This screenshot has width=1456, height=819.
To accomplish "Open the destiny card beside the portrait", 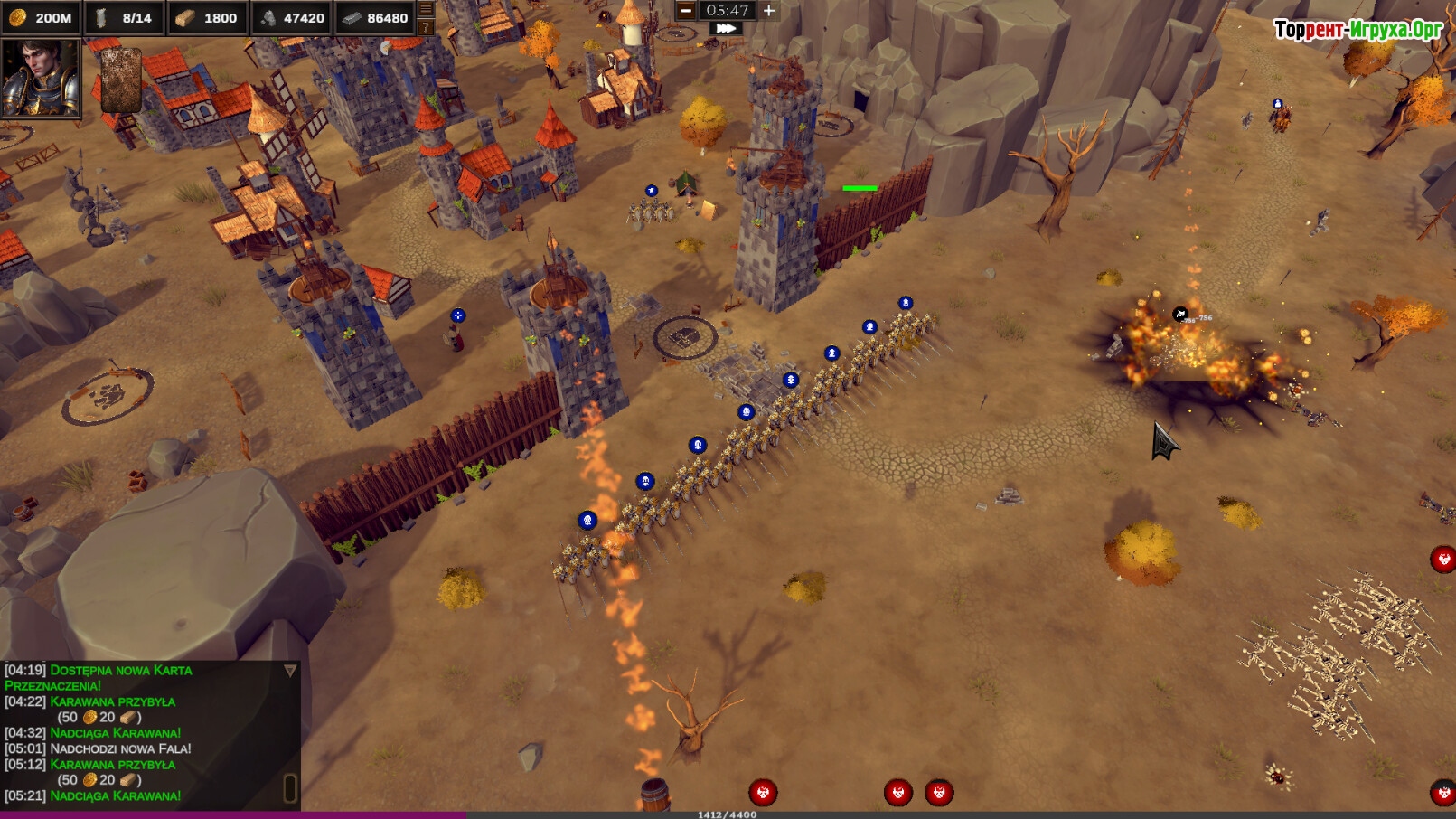I will [x=120, y=80].
